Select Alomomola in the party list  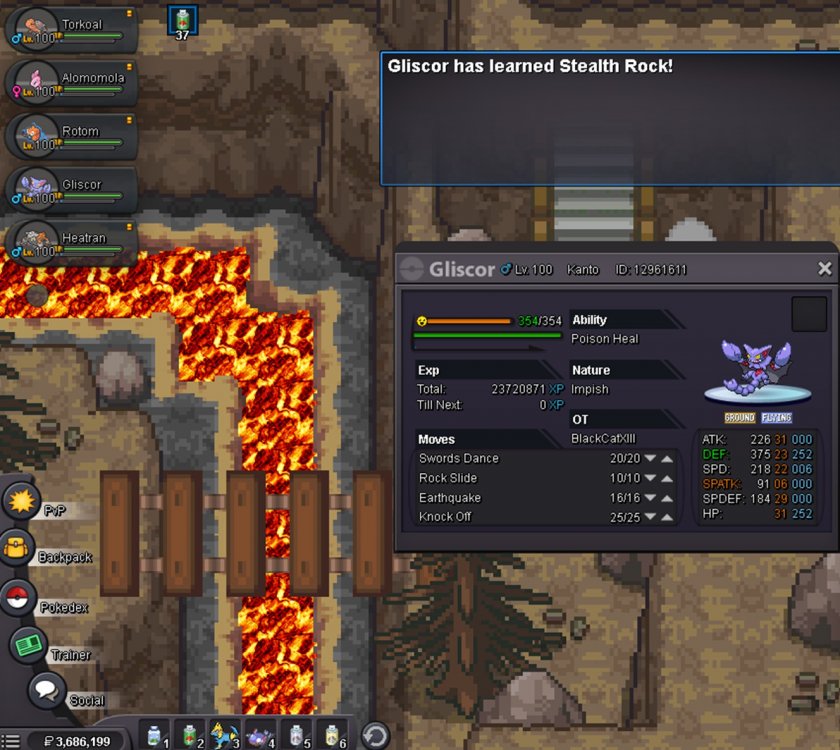coord(72,83)
